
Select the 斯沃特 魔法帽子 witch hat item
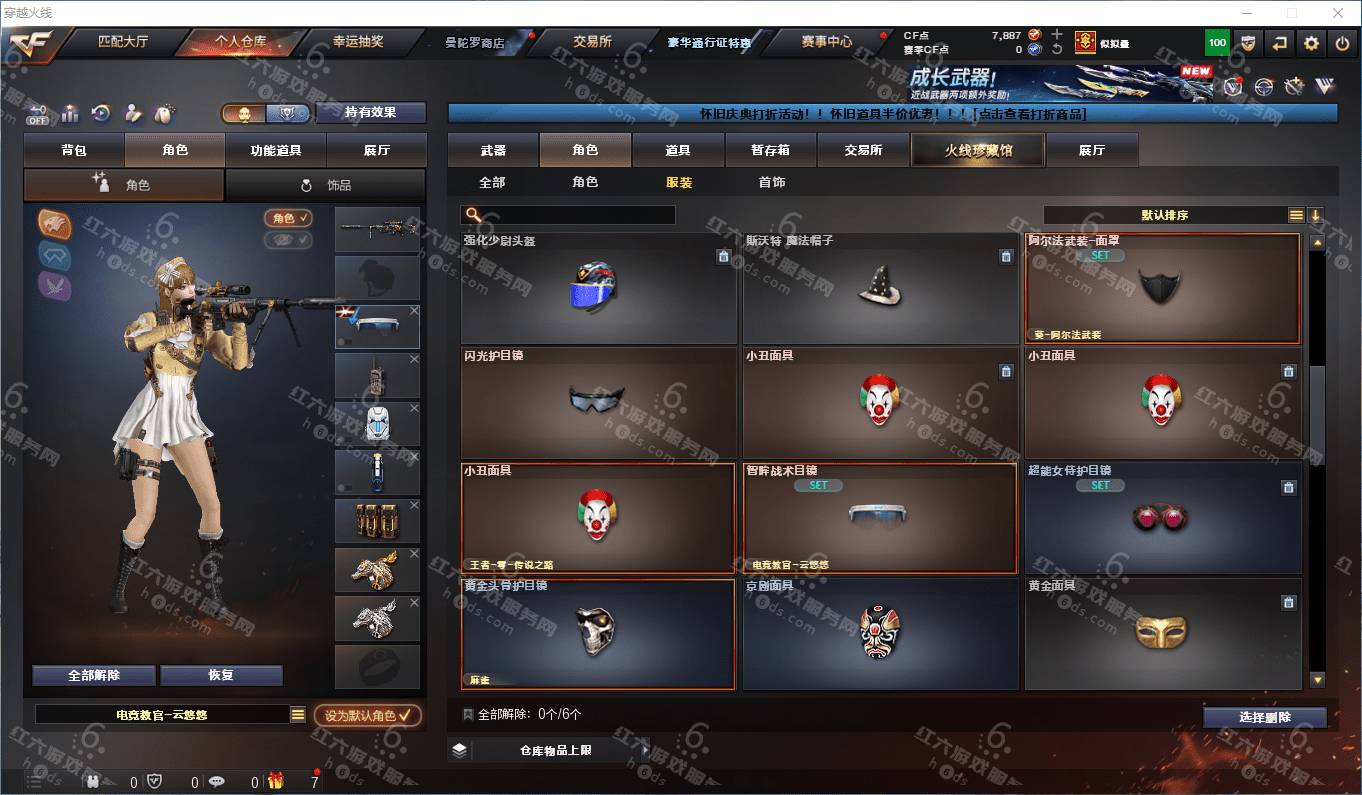pos(879,289)
